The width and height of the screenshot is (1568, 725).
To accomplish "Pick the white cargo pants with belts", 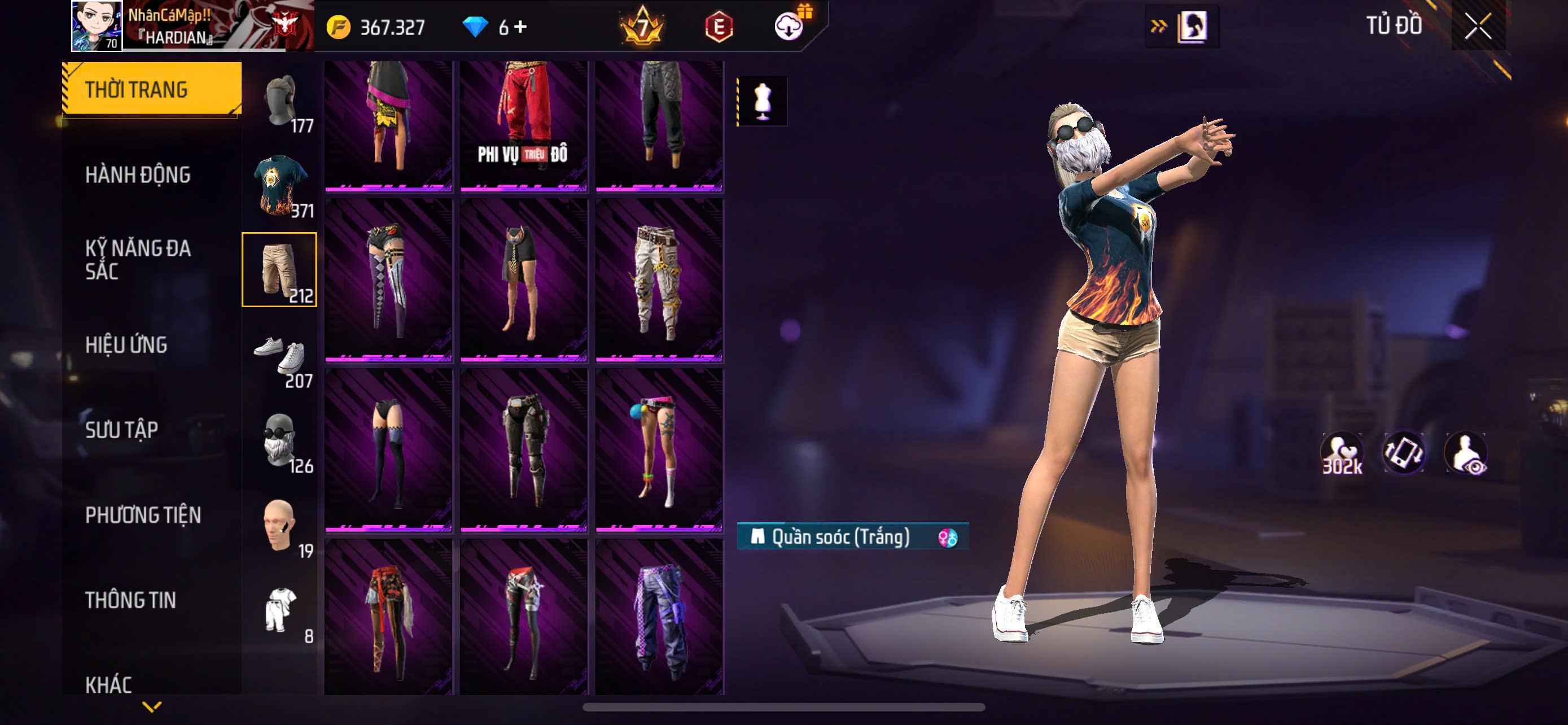I will coord(659,280).
